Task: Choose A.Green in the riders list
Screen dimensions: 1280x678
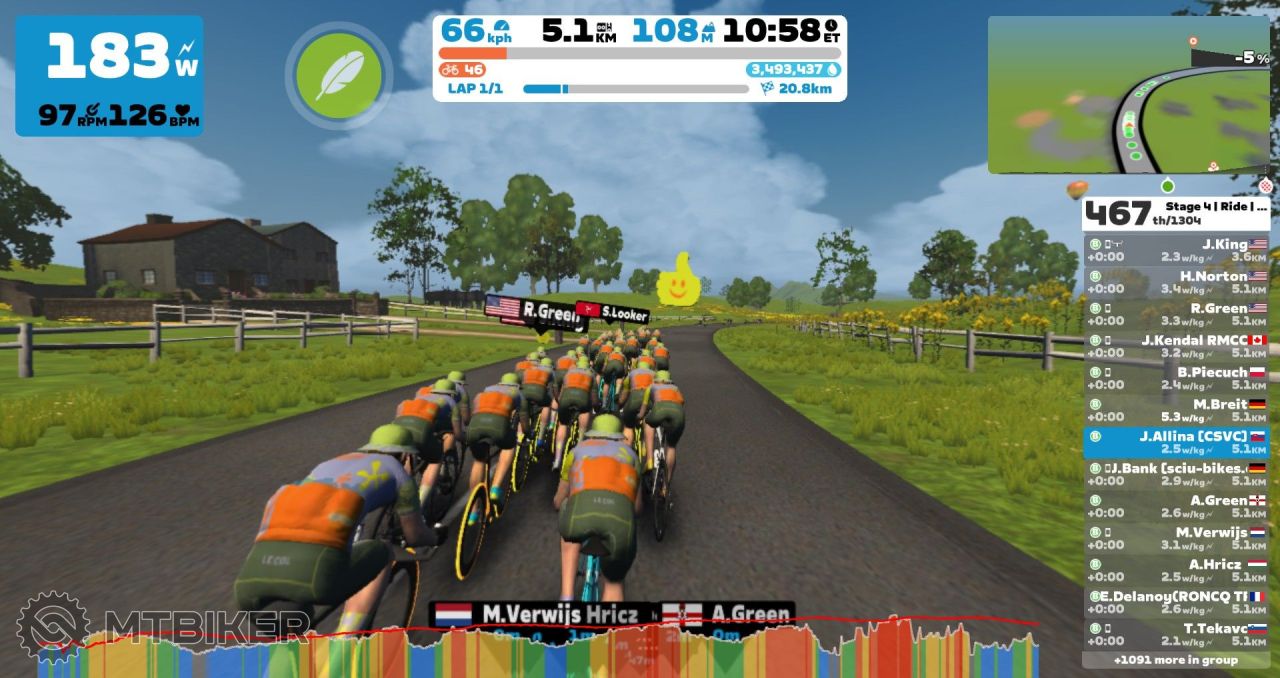Action: tap(1175, 506)
